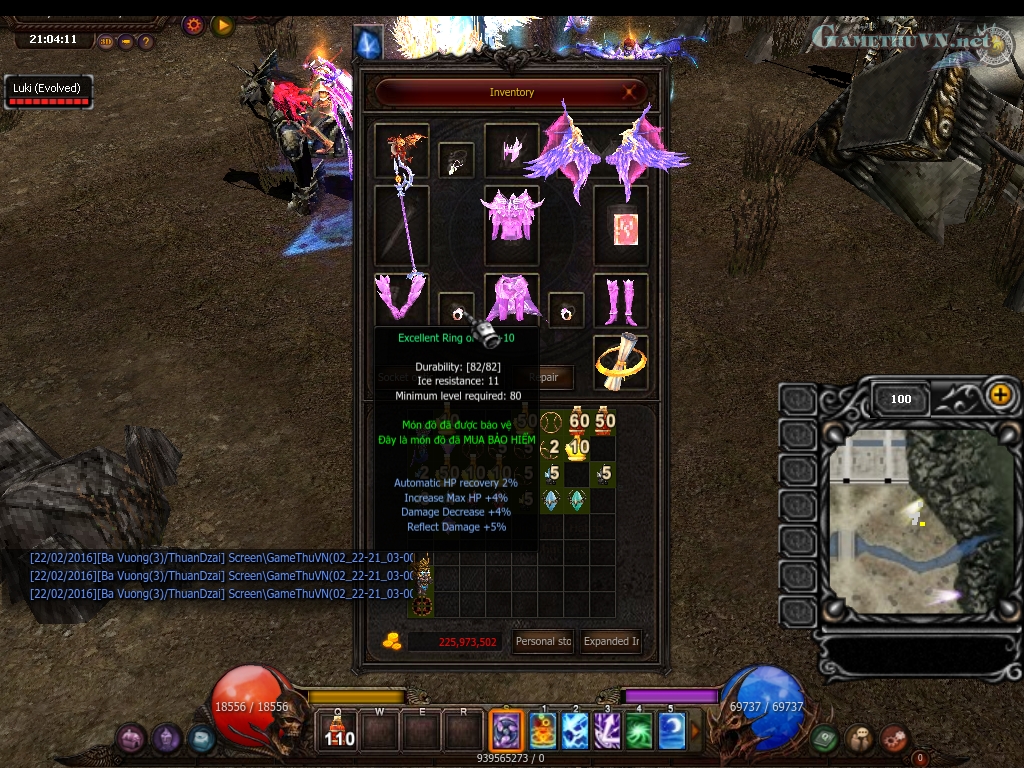This screenshot has height=768, width=1024.
Task: Select the equipped pink boots slot
Action: [x=620, y=300]
